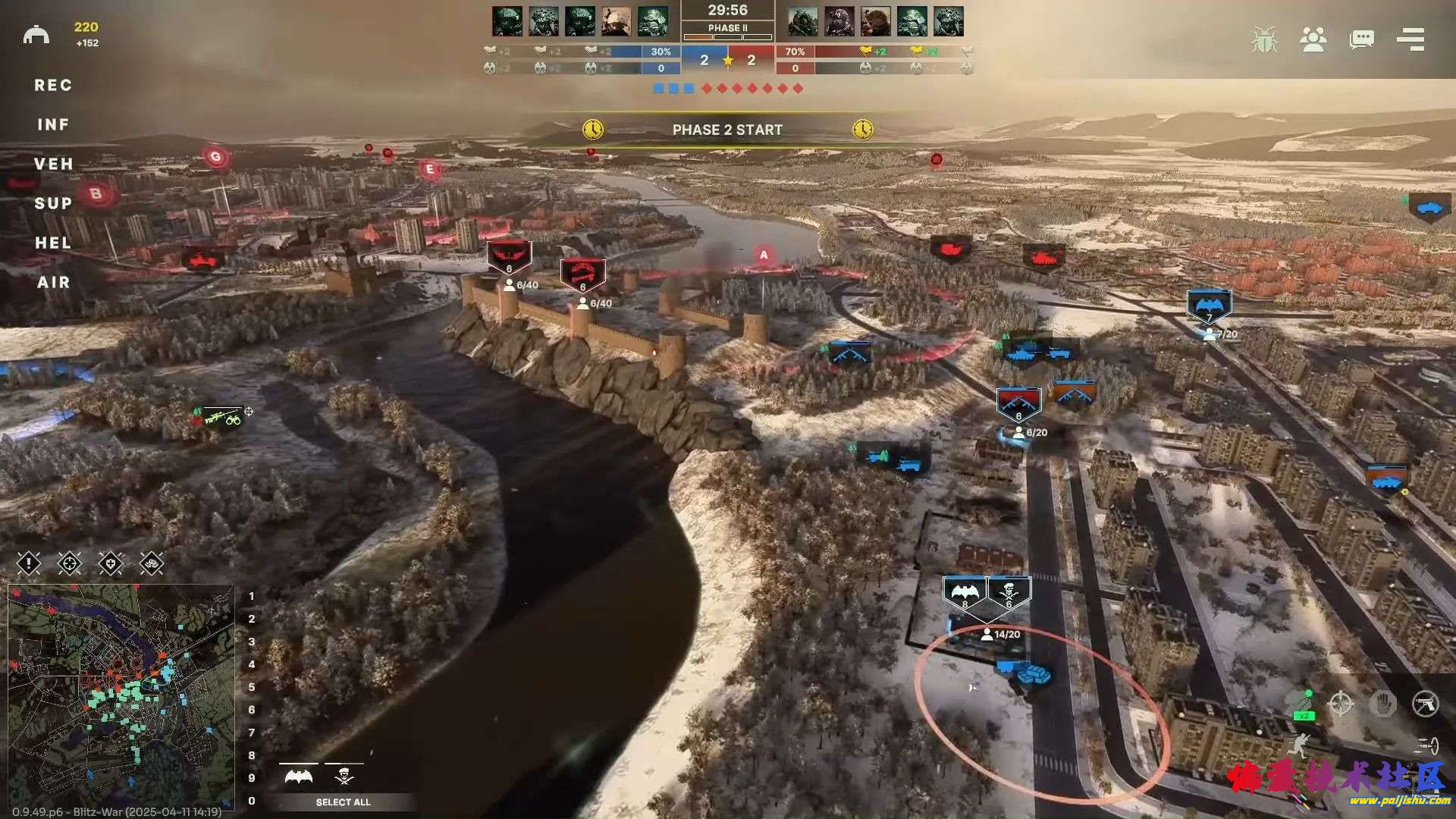The height and width of the screenshot is (819, 1456).
Task: Open the bug report icon
Action: [x=1264, y=39]
